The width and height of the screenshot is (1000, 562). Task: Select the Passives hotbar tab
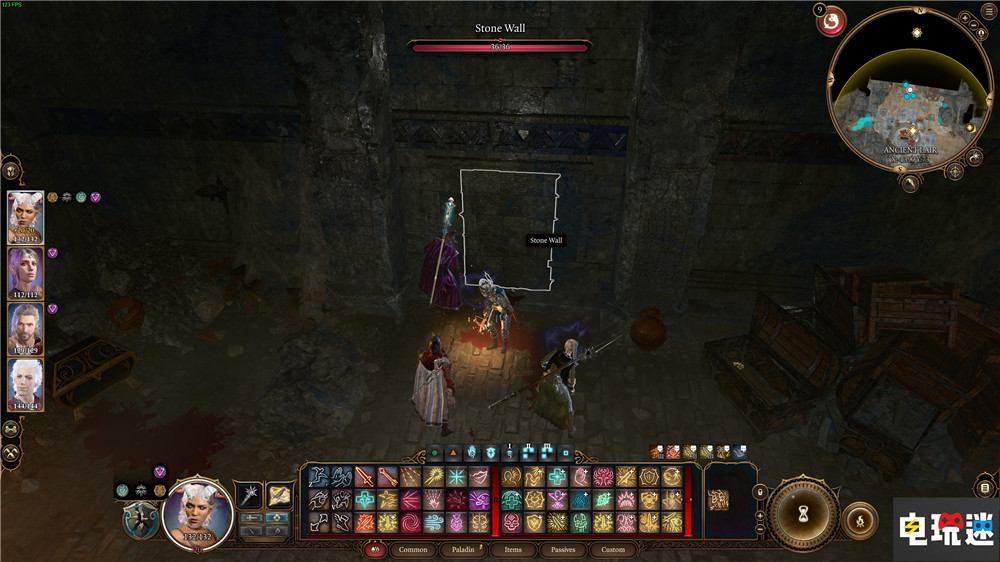click(x=563, y=549)
